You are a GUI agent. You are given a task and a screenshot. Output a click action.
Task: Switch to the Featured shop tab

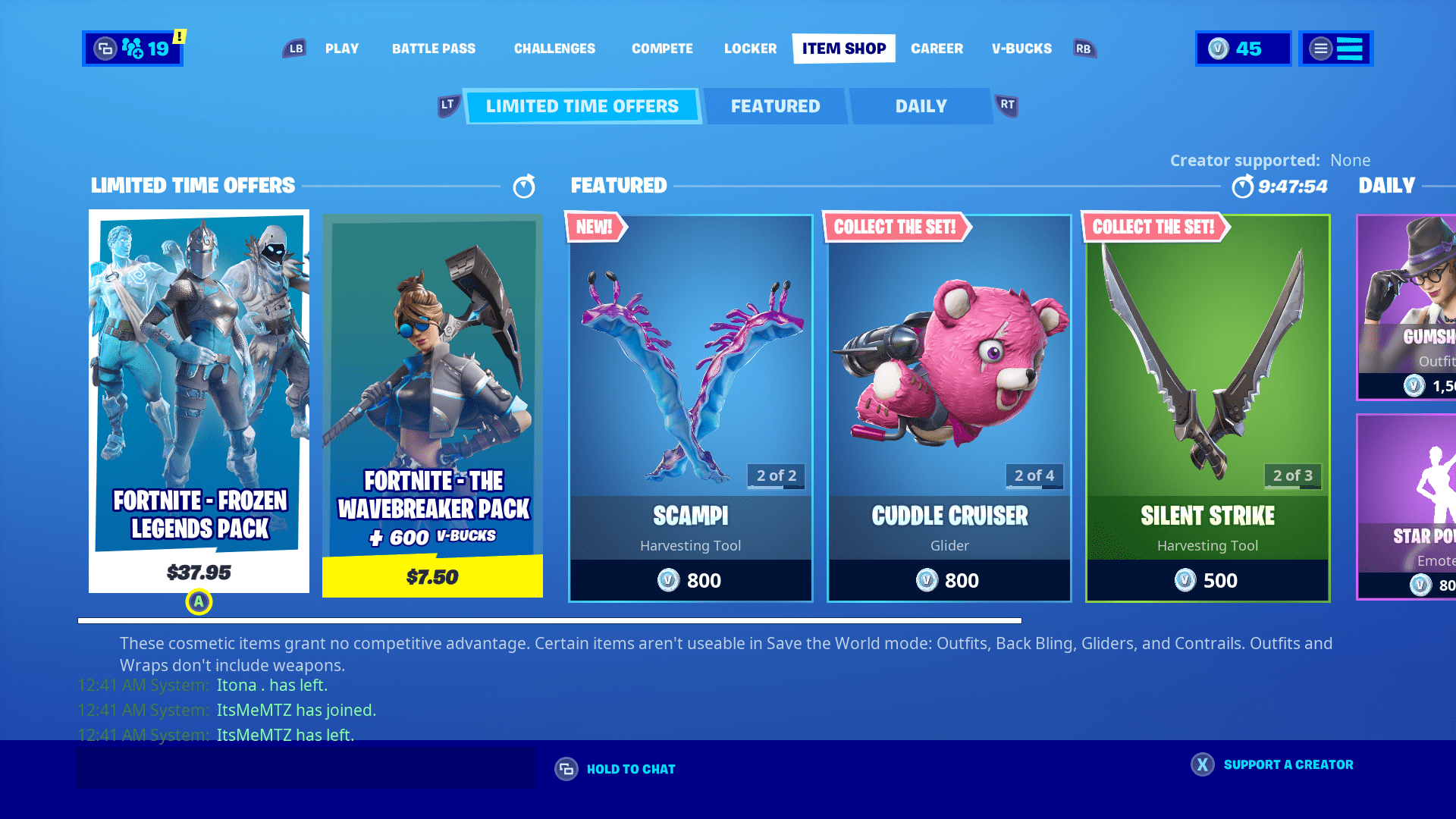(x=775, y=106)
